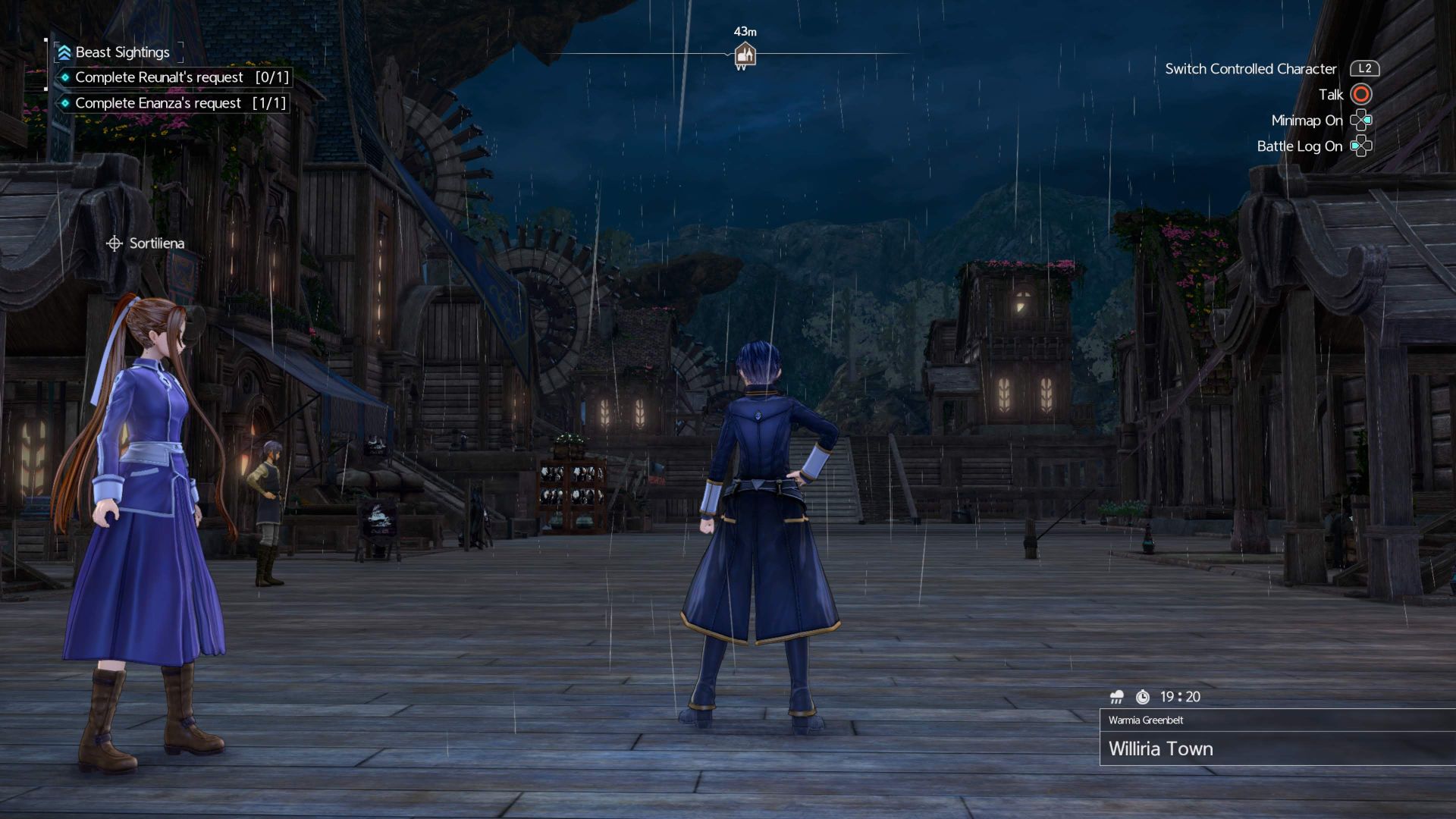Viewport: 1456px width, 819px height.
Task: Select Complete Reunalt's request objective
Action: [x=174, y=77]
